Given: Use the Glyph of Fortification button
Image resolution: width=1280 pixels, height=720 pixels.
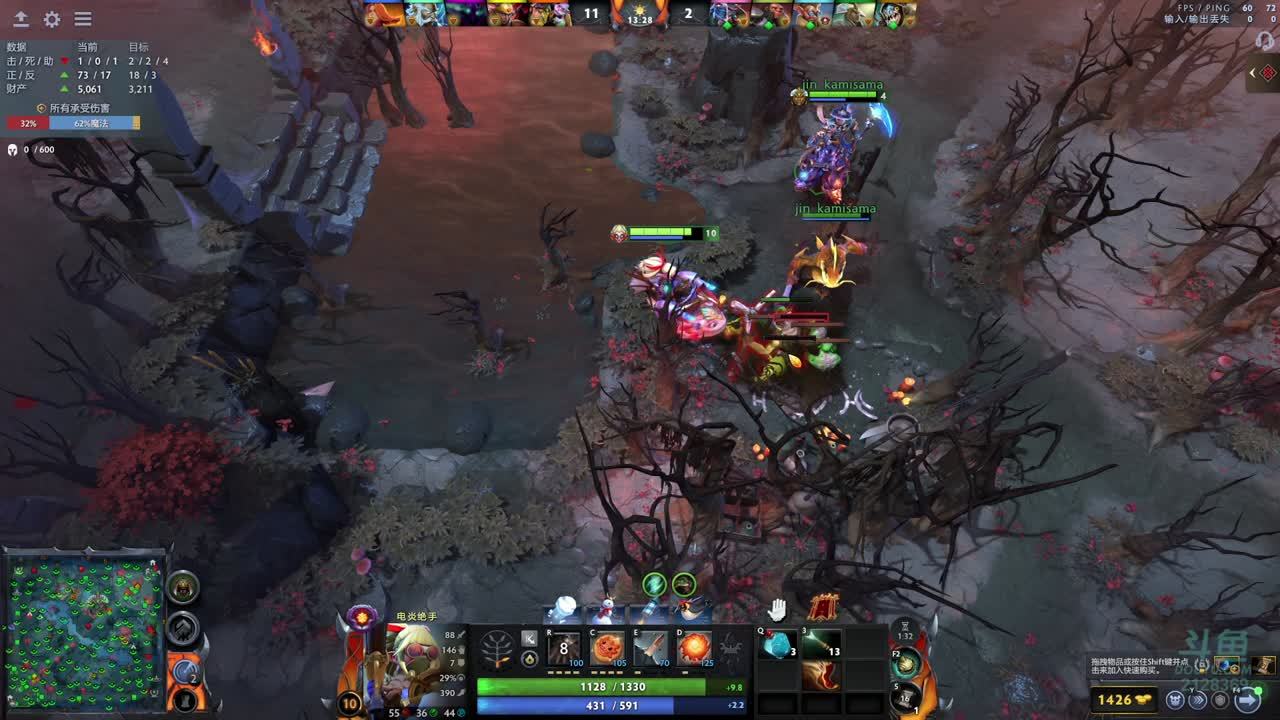Looking at the screenshot, I should [183, 628].
